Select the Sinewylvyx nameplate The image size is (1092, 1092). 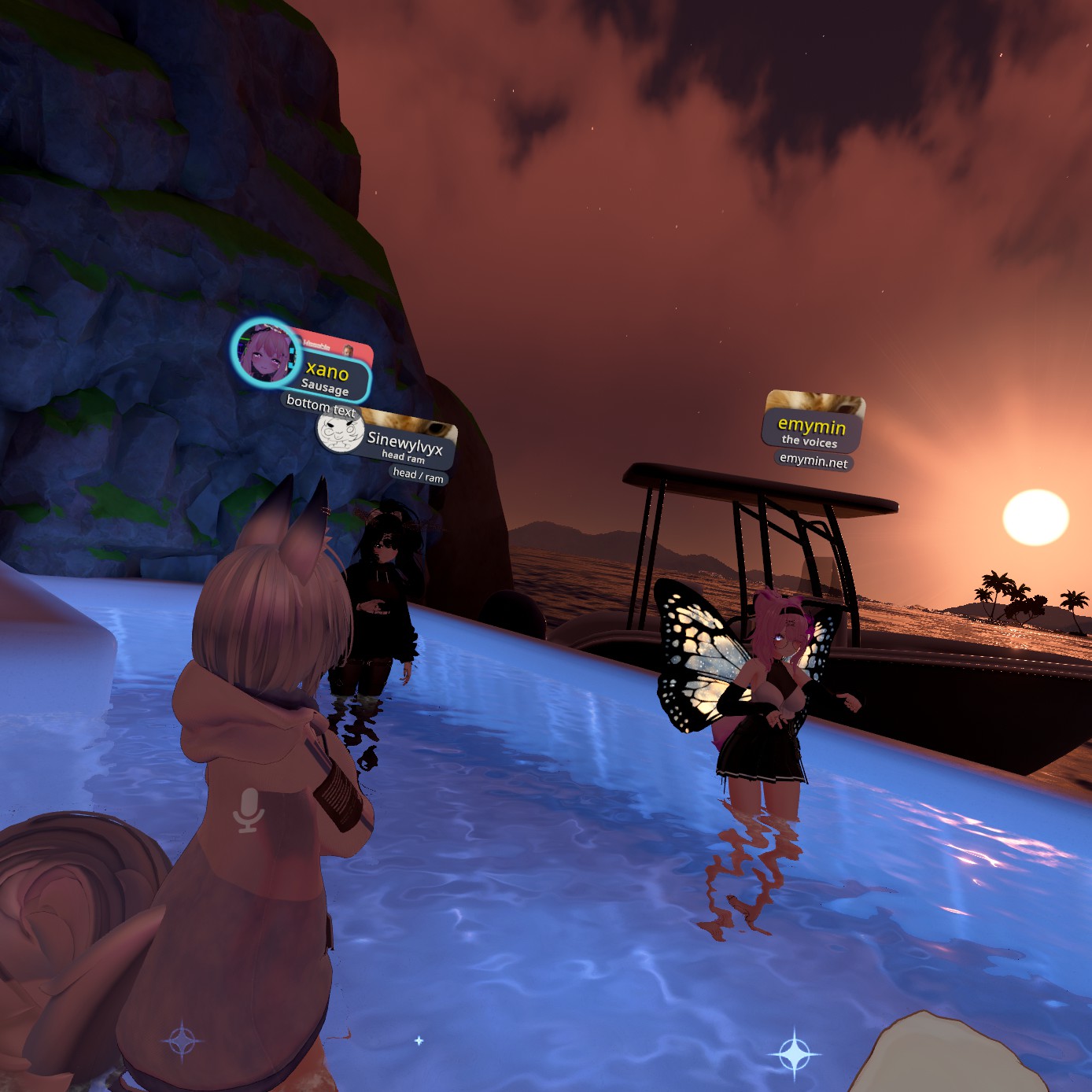pyautogui.click(x=405, y=446)
